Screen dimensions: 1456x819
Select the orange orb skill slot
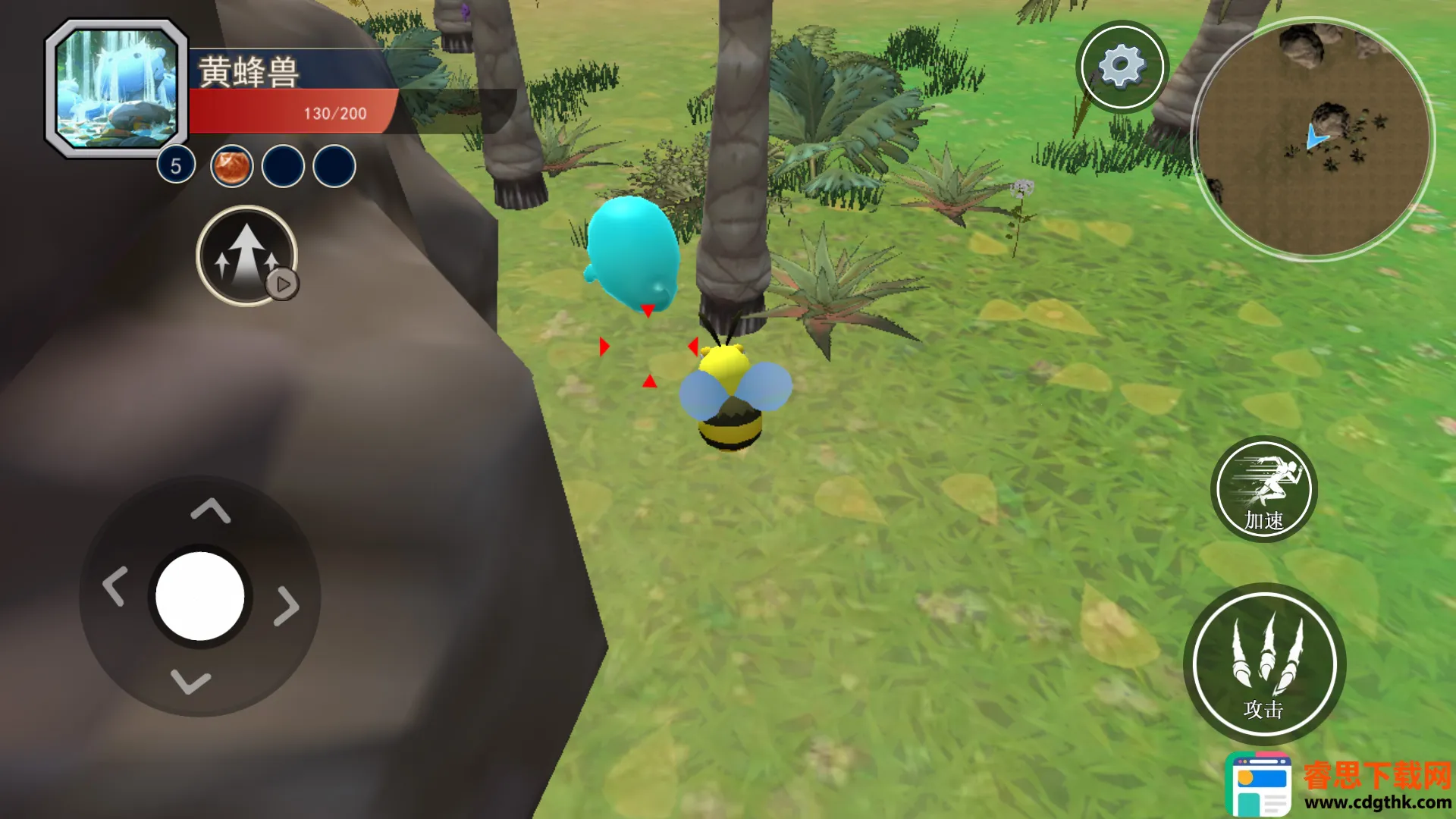point(231,166)
